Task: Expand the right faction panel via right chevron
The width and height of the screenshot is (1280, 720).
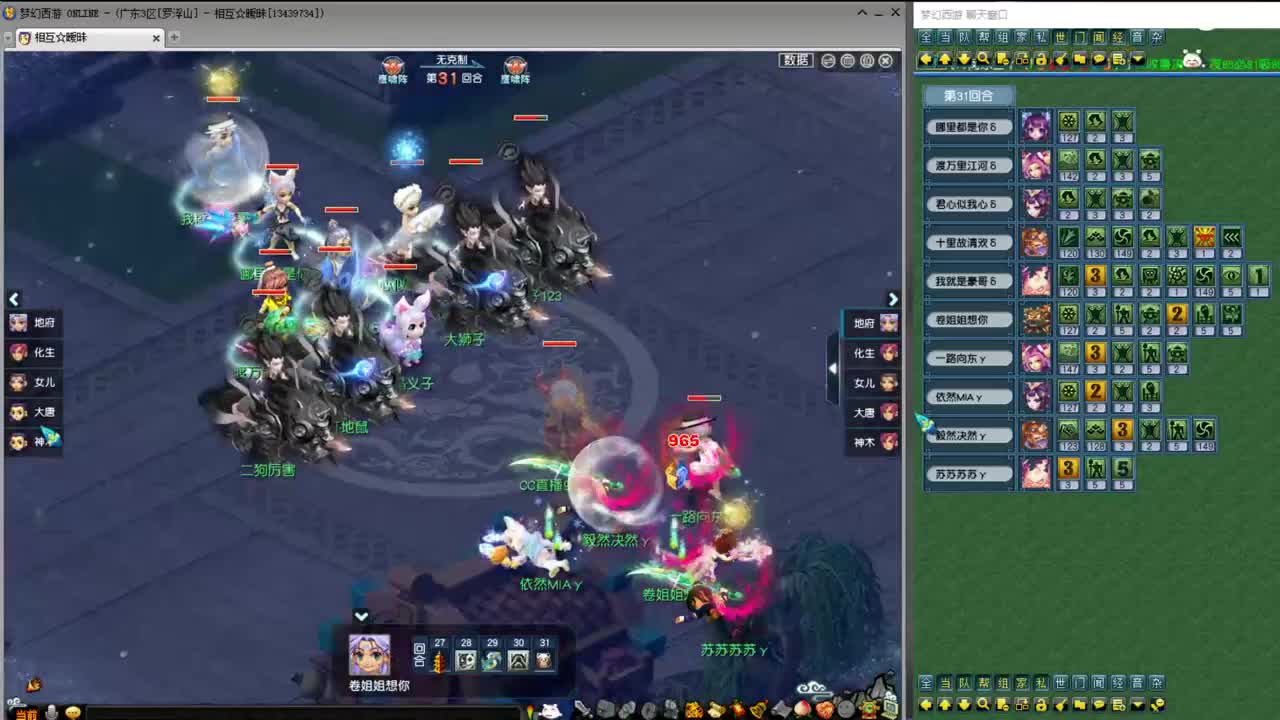Action: pyautogui.click(x=893, y=299)
